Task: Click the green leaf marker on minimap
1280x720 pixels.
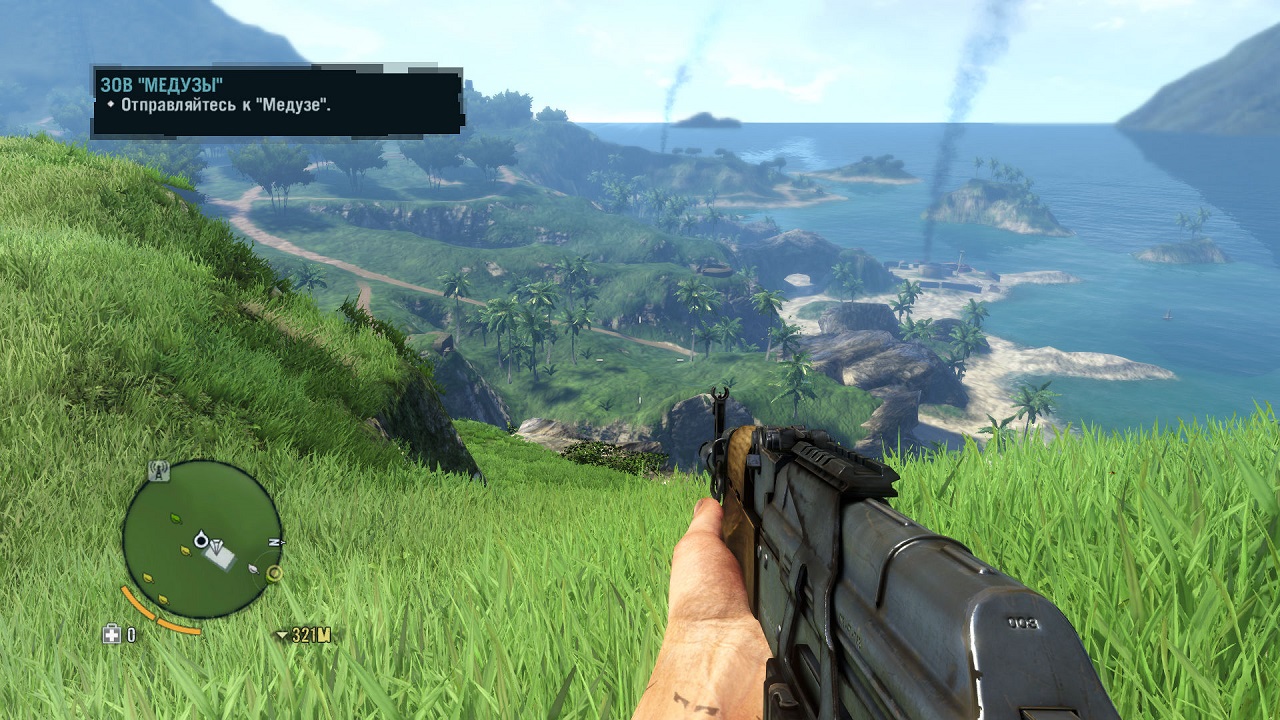Action: point(176,518)
